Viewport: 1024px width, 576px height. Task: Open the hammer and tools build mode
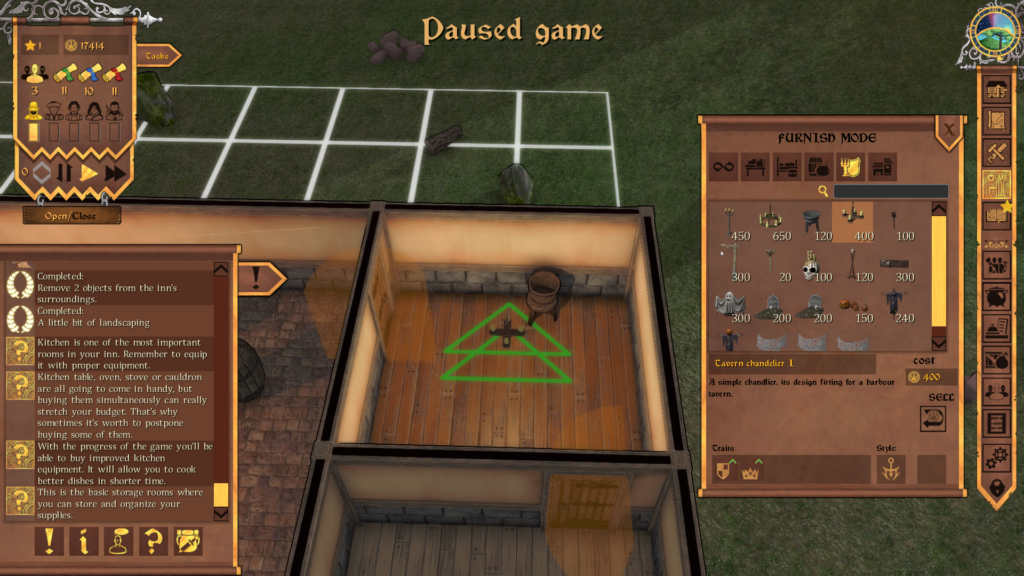tap(996, 152)
